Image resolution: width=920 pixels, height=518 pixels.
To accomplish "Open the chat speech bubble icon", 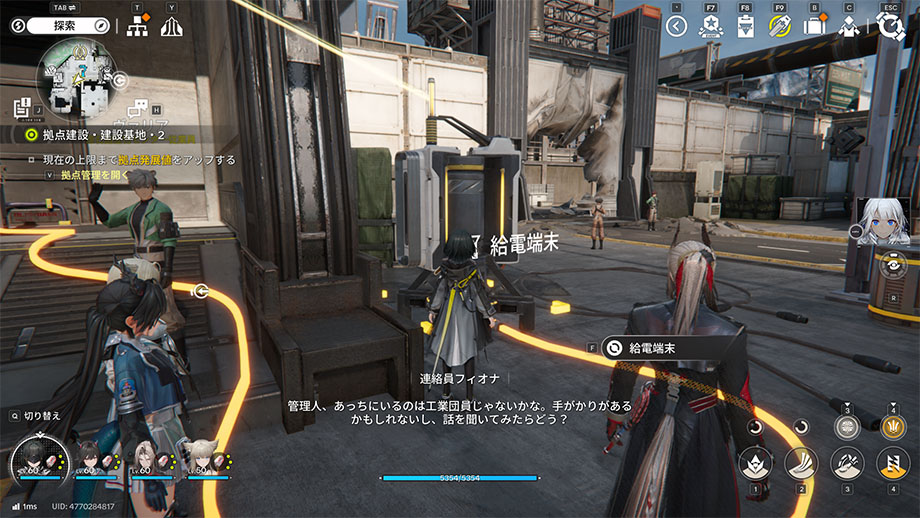I will pos(140,108).
